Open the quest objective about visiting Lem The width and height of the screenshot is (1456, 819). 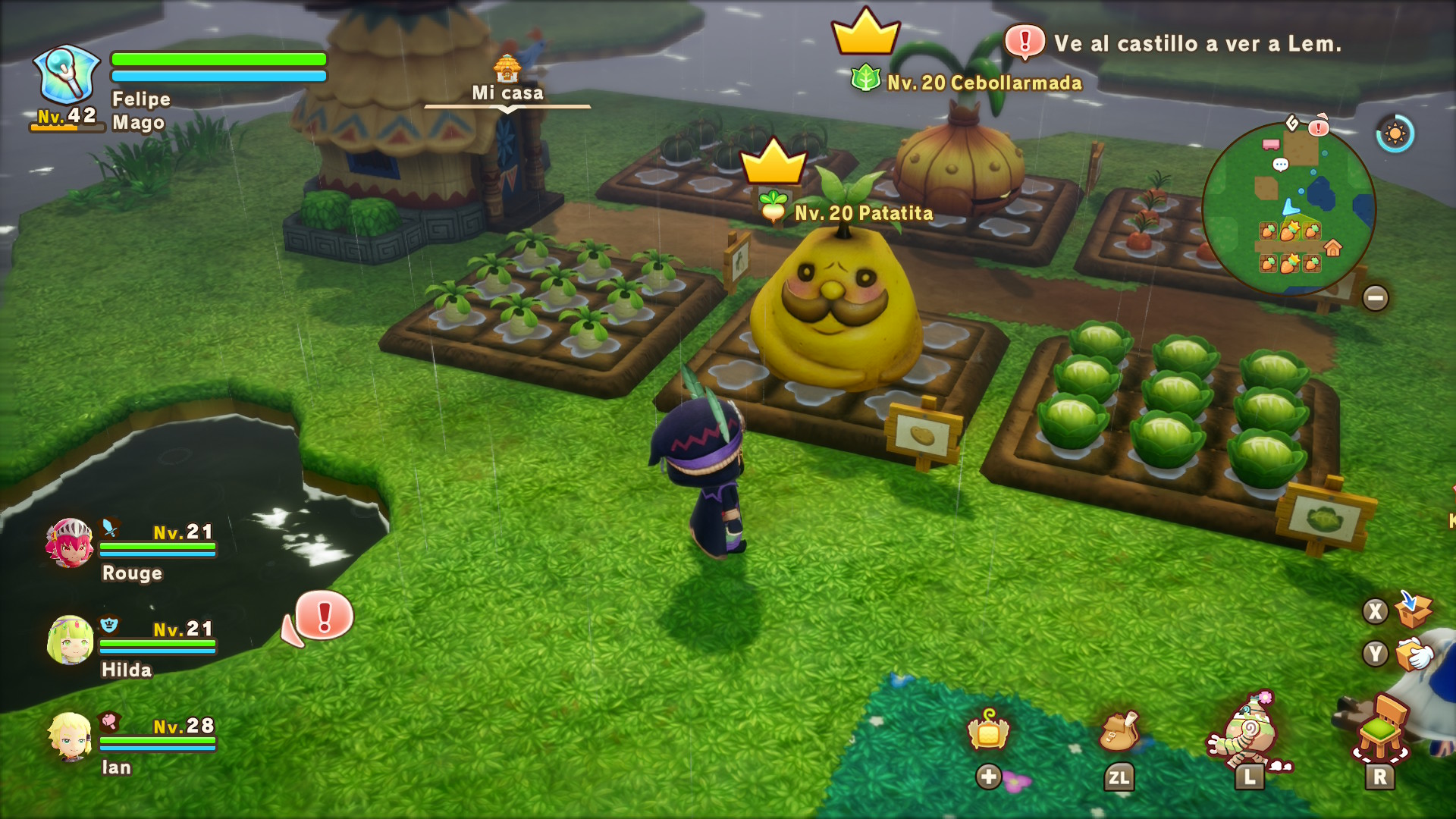[1183, 43]
